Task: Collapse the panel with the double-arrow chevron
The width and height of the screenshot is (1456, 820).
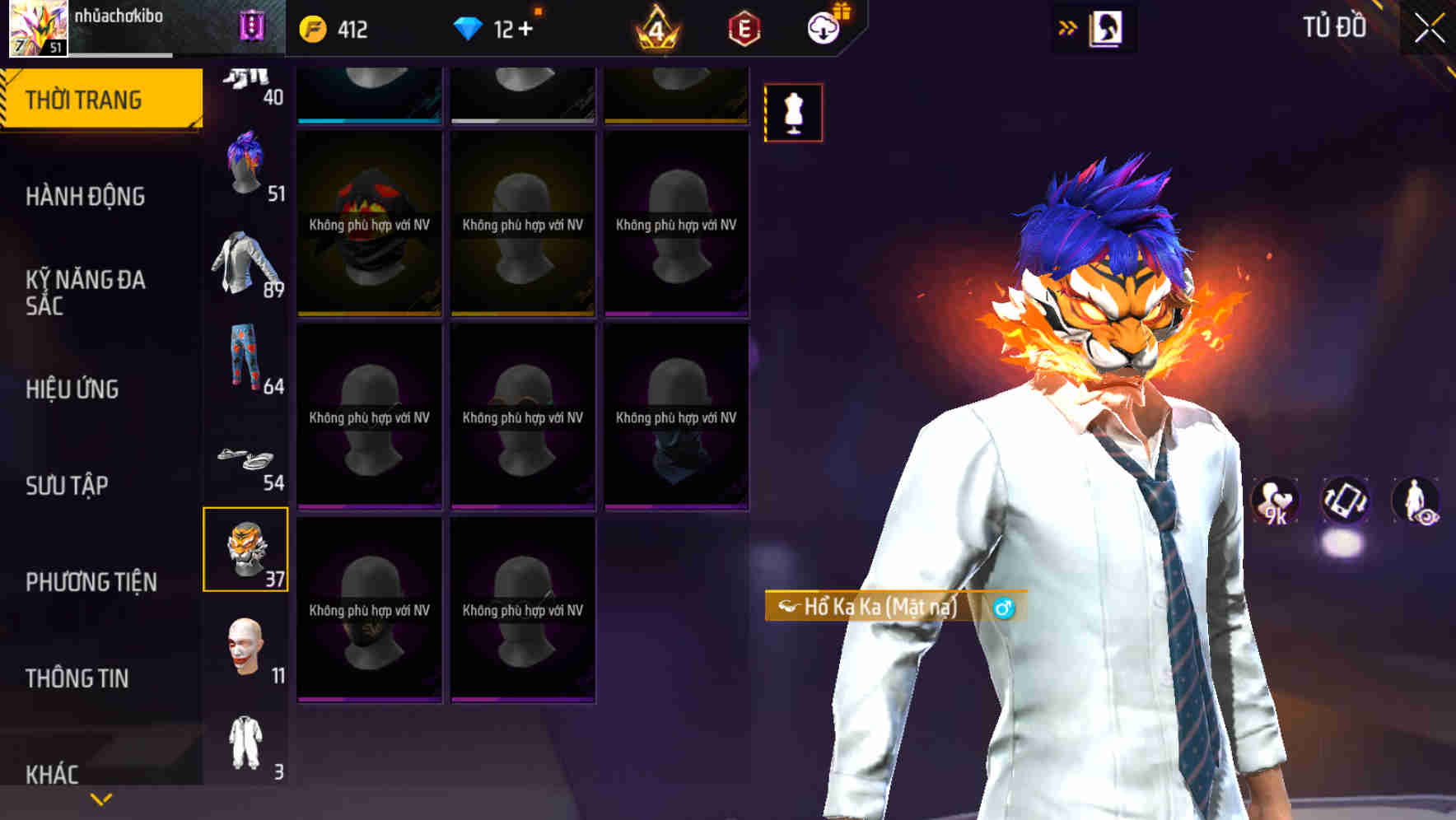Action: [x=1066, y=26]
